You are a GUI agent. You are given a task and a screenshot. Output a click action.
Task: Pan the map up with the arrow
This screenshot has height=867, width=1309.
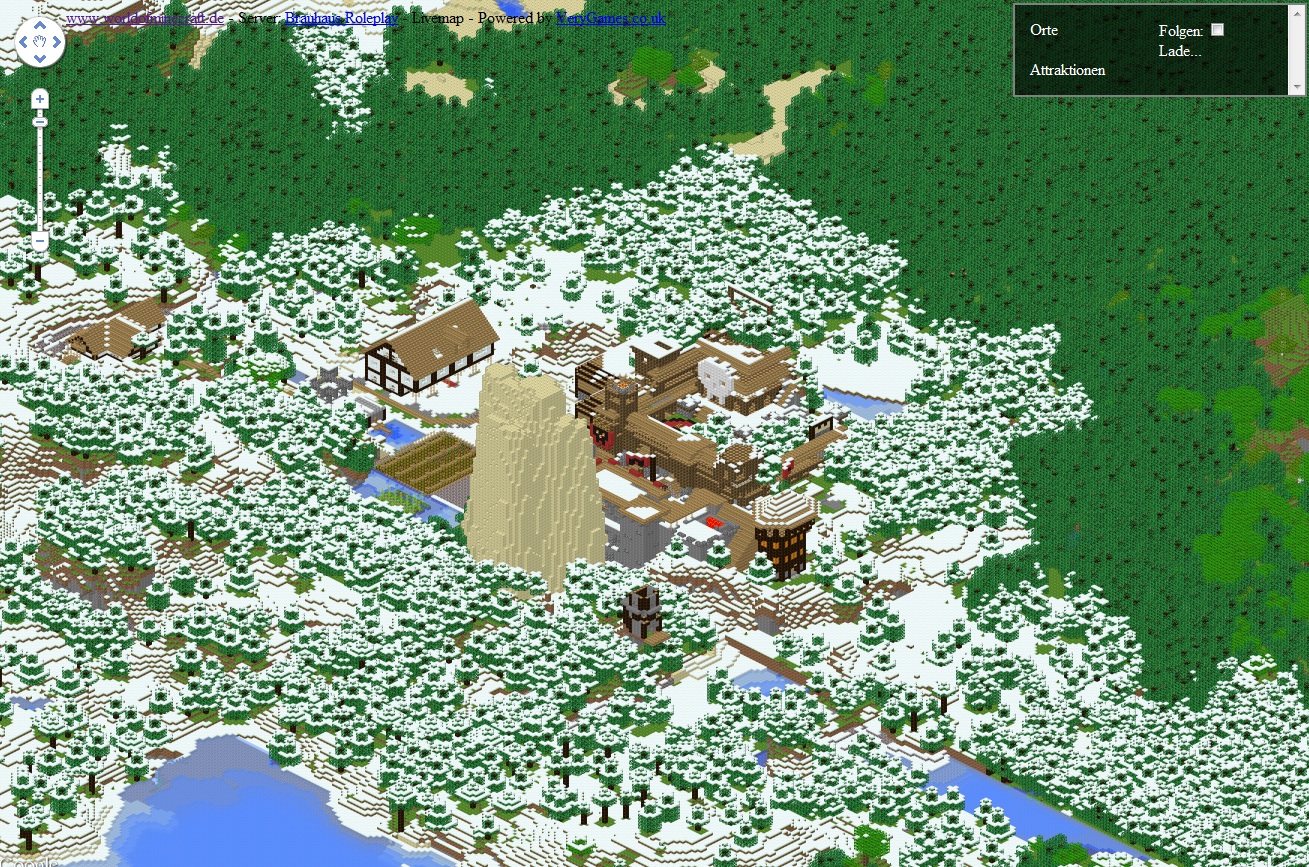click(40, 24)
